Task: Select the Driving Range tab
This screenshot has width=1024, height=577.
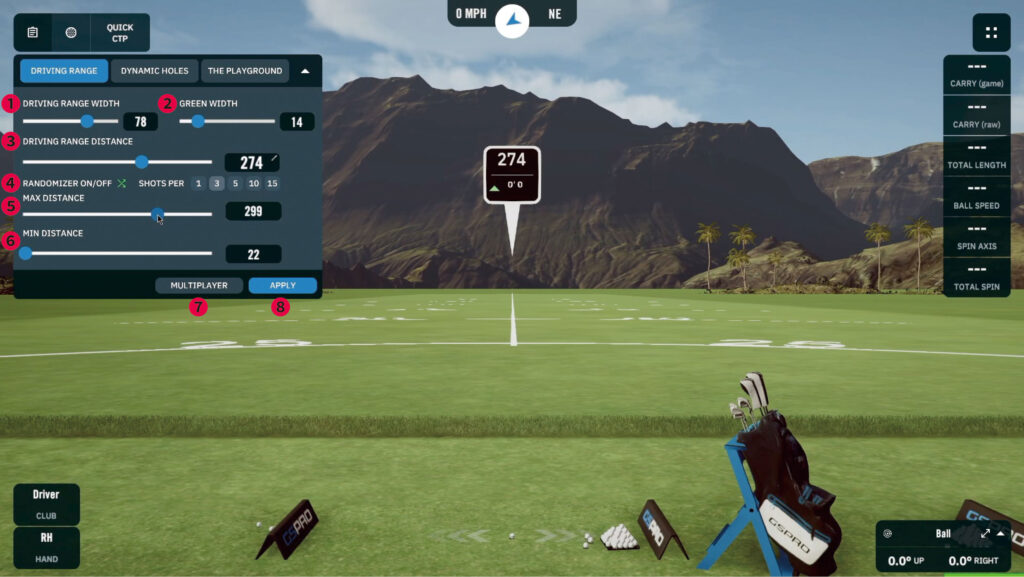Action: click(63, 71)
